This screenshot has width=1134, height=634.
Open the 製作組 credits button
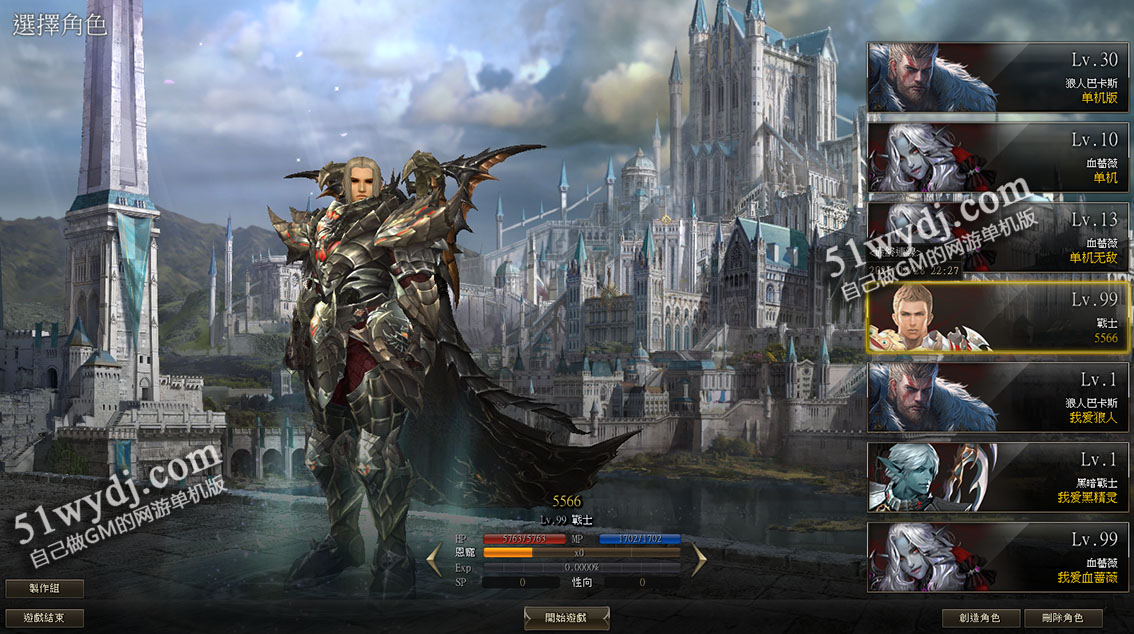point(44,589)
